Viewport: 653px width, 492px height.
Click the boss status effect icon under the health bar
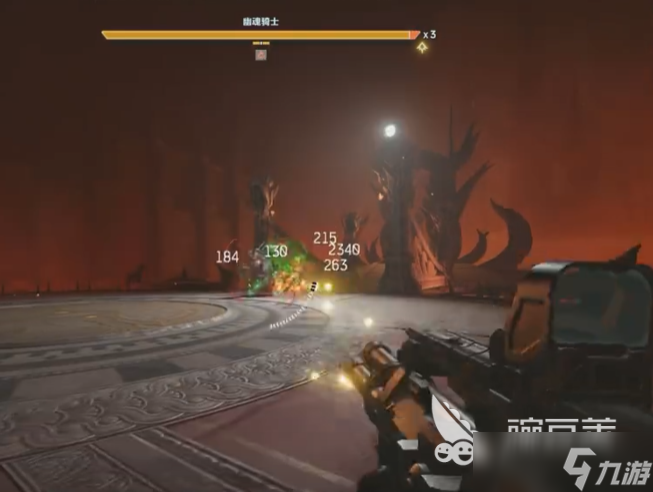click(x=261, y=55)
